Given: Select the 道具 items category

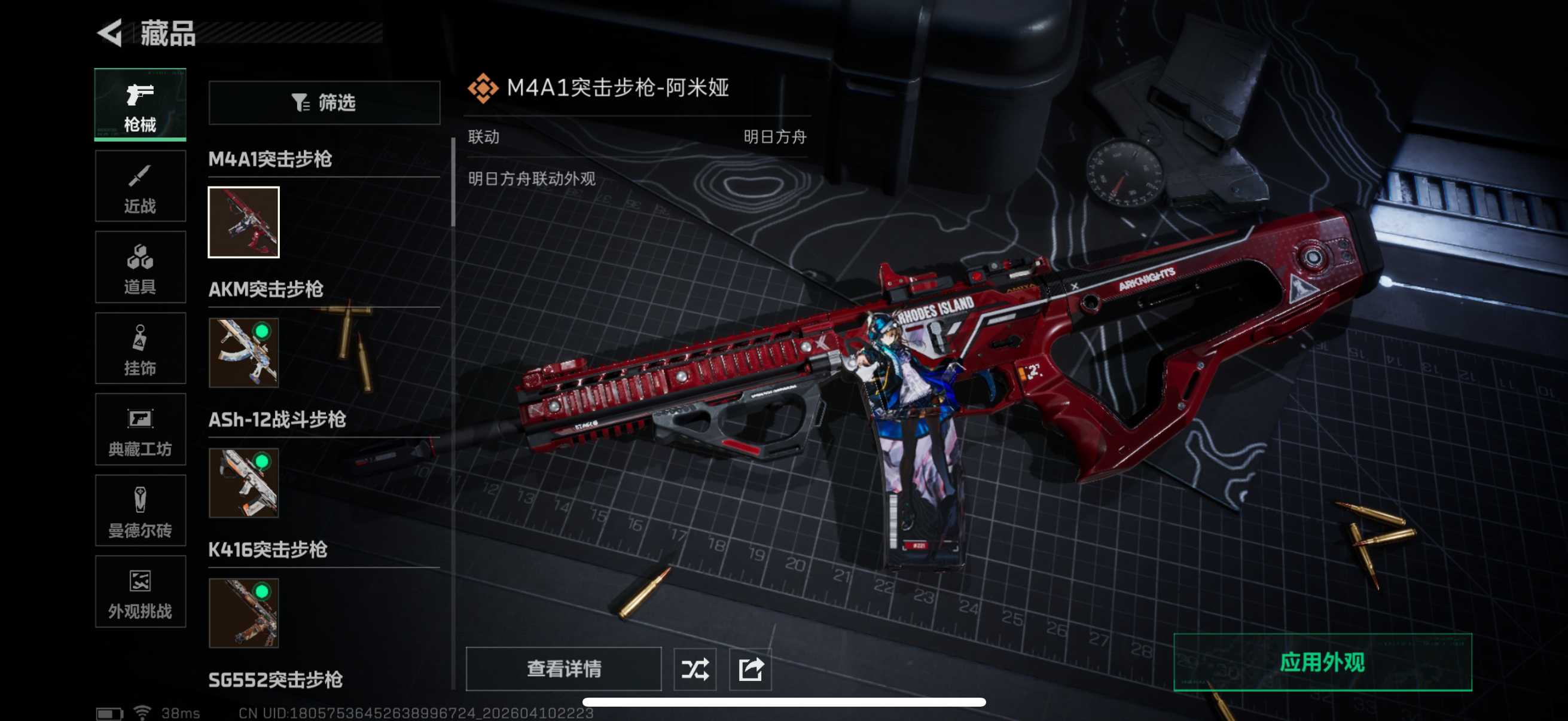Looking at the screenshot, I should pos(140,267).
